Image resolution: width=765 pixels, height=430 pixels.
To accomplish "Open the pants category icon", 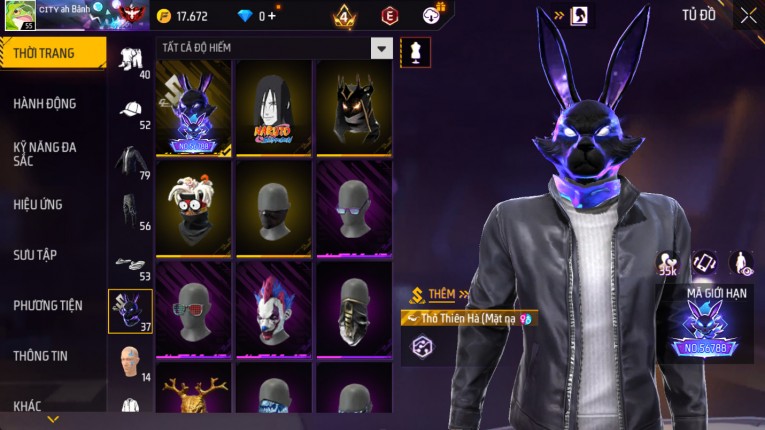I will click(130, 211).
